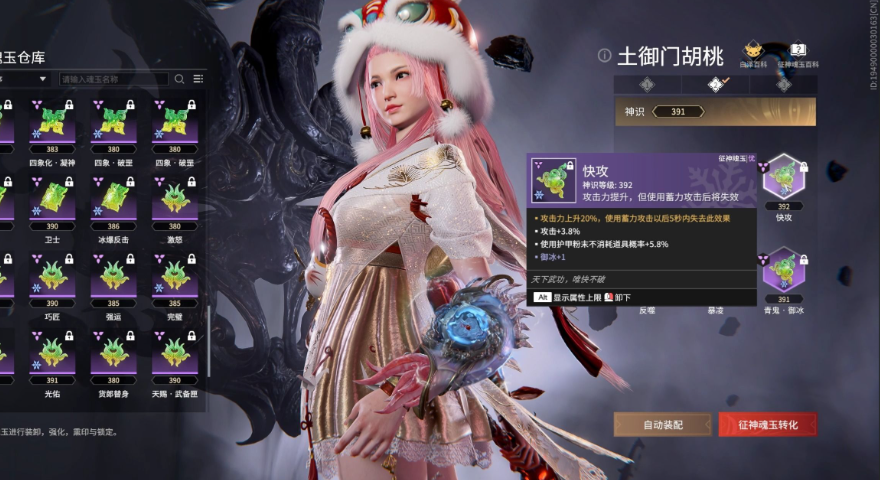Image resolution: width=880 pixels, height=480 pixels.
Task: Select the 四象化·凝神 soul jade
Action: click(x=52, y=123)
